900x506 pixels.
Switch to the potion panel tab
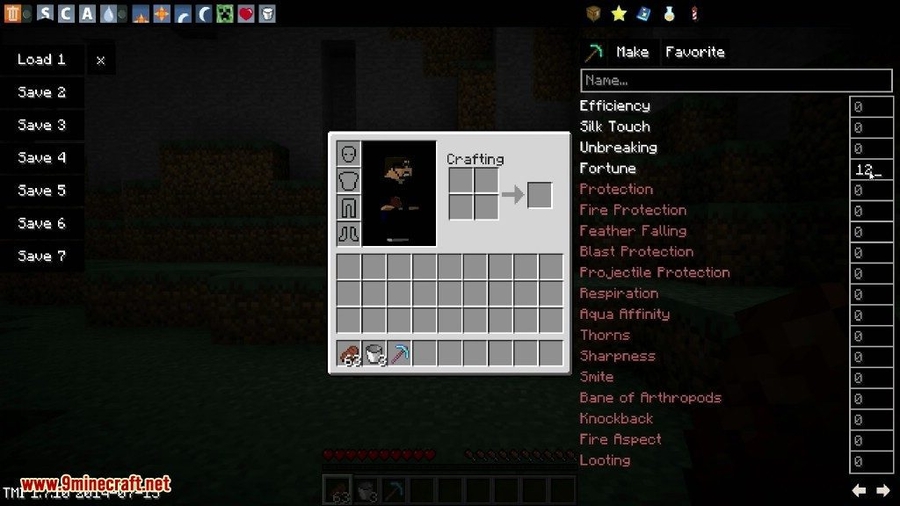(668, 14)
